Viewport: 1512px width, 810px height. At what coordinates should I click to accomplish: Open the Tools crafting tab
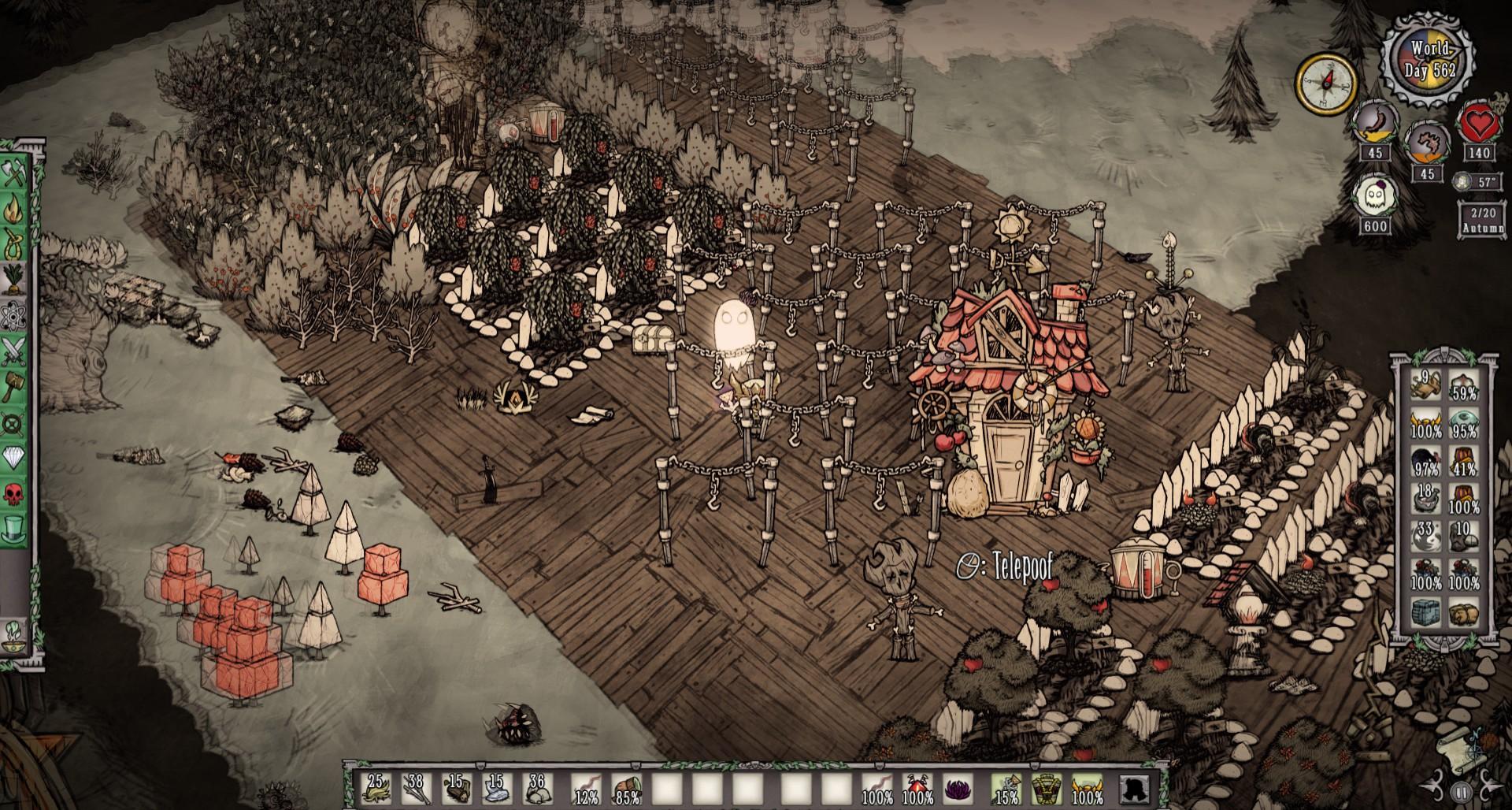coord(15,174)
